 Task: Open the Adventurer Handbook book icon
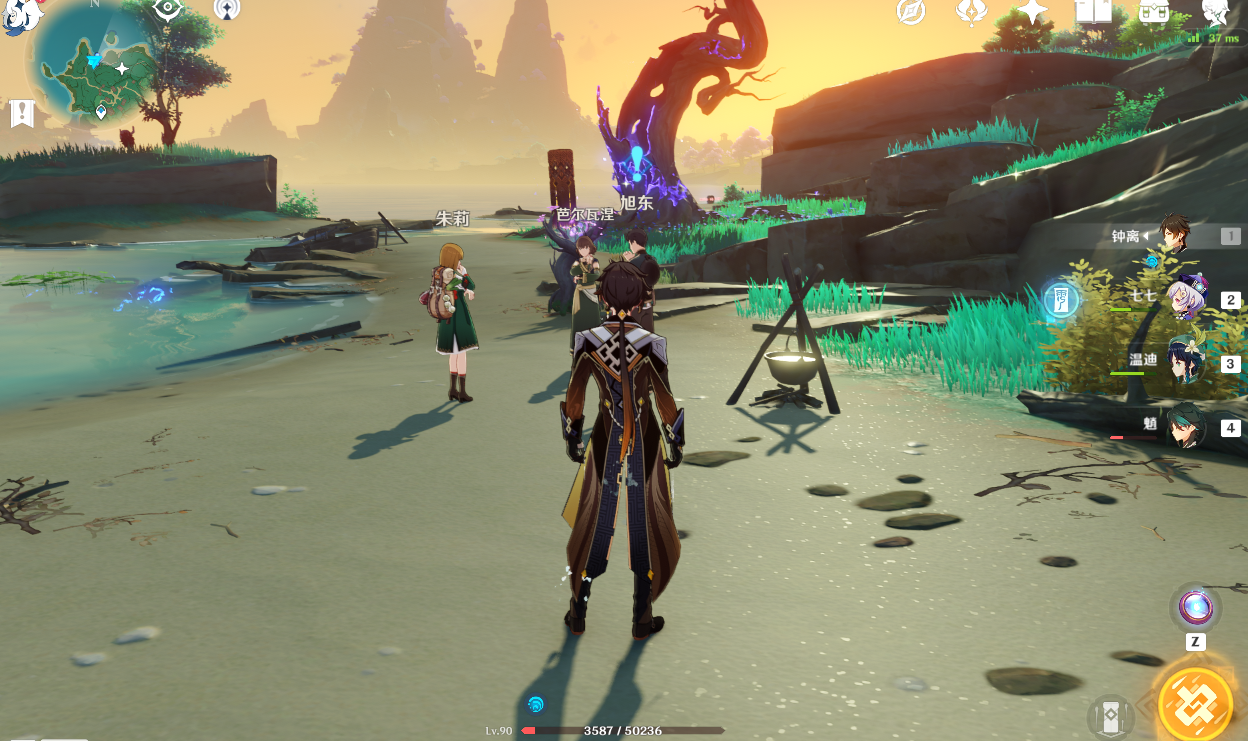[1093, 12]
